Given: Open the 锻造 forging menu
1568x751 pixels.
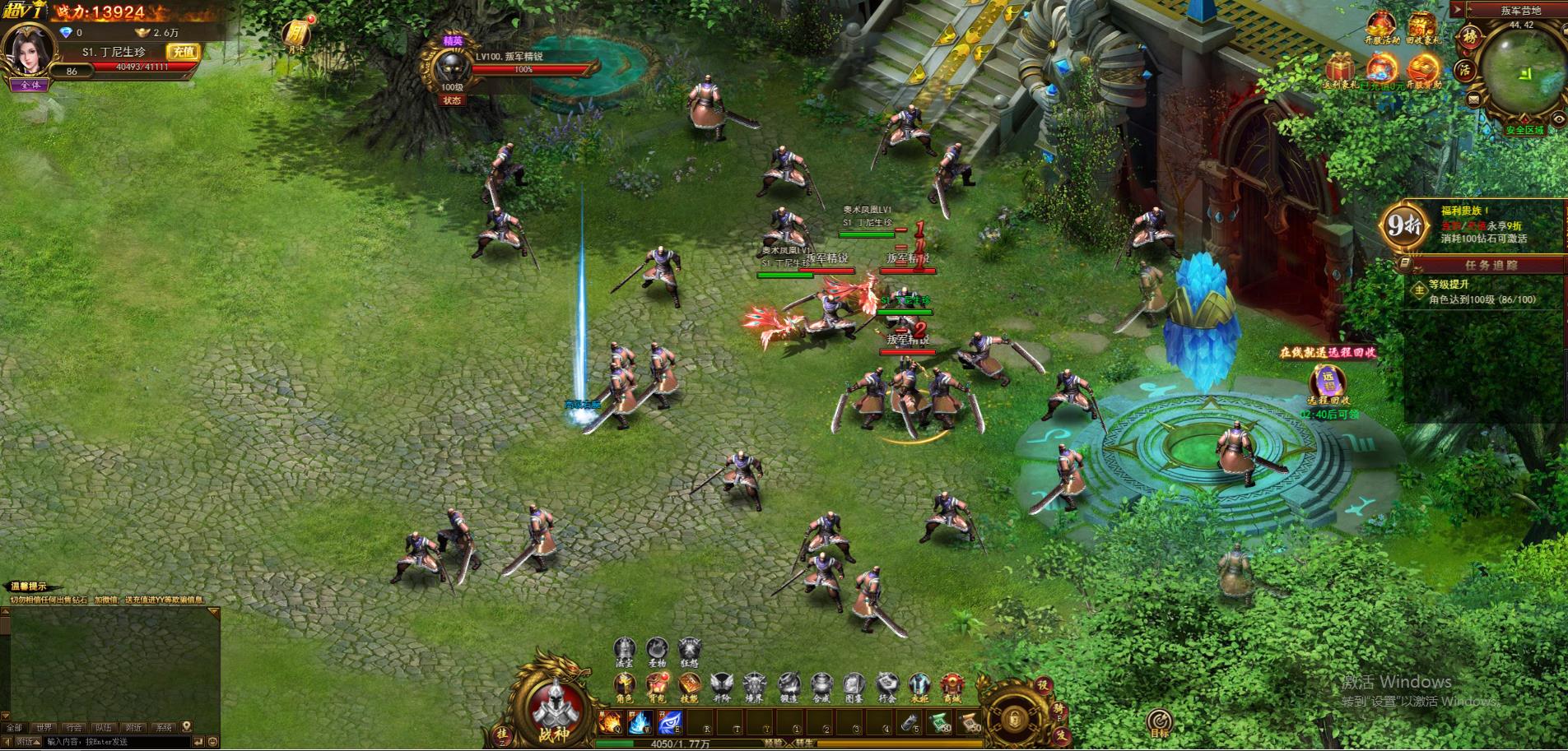Looking at the screenshot, I should 789,685.
